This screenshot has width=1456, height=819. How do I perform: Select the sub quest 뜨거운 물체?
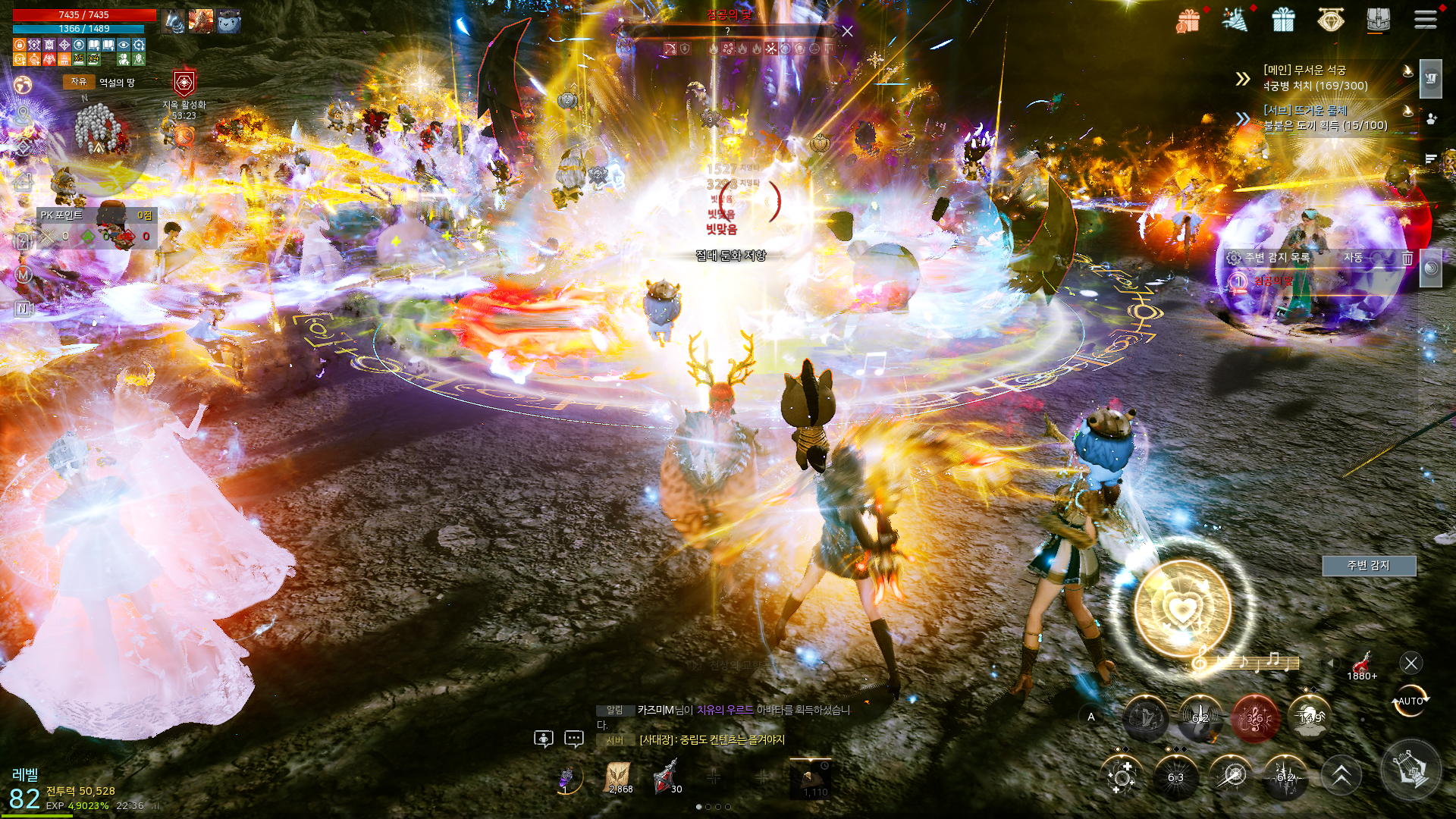1324,118
